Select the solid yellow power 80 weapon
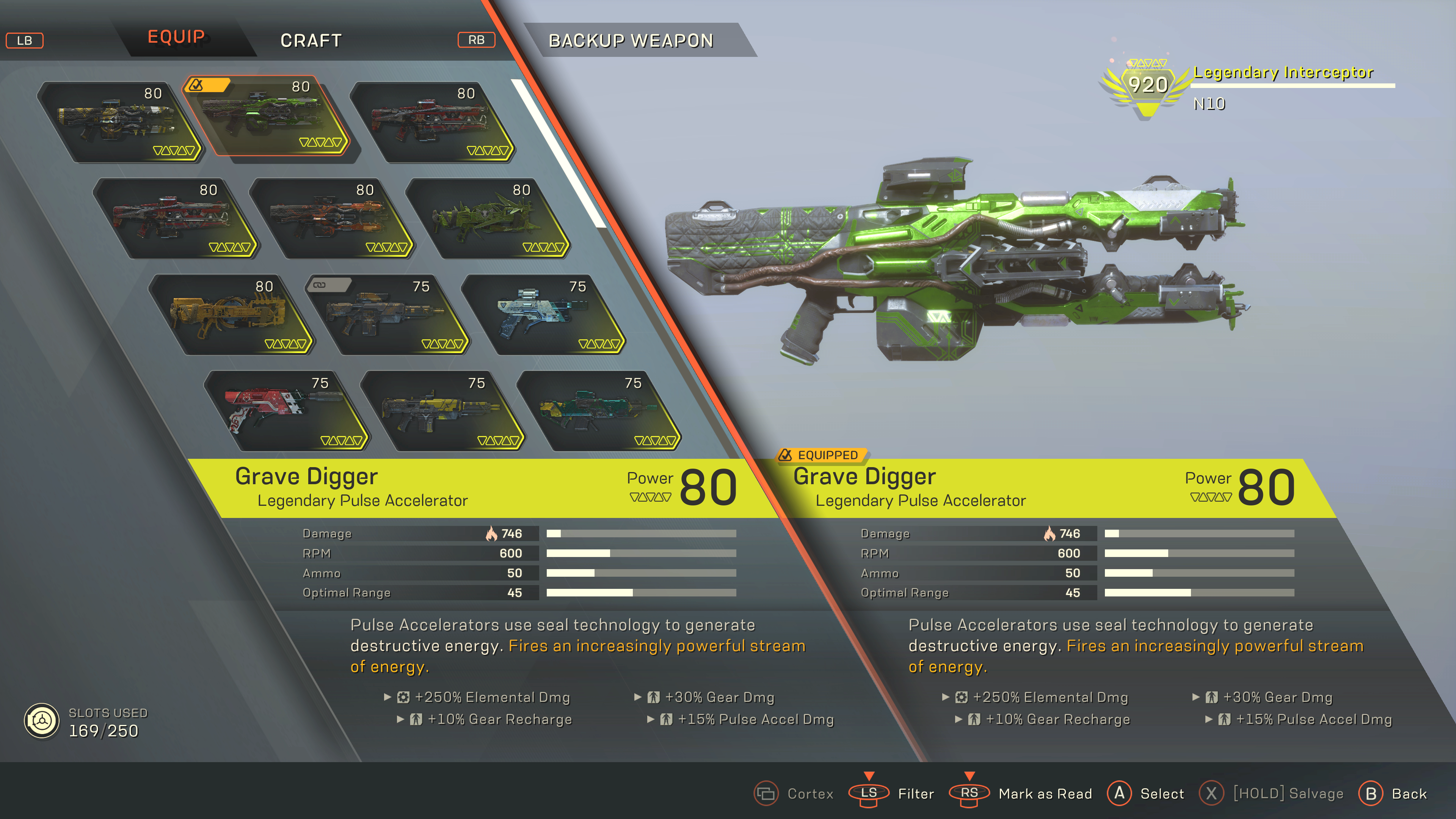 (x=231, y=315)
